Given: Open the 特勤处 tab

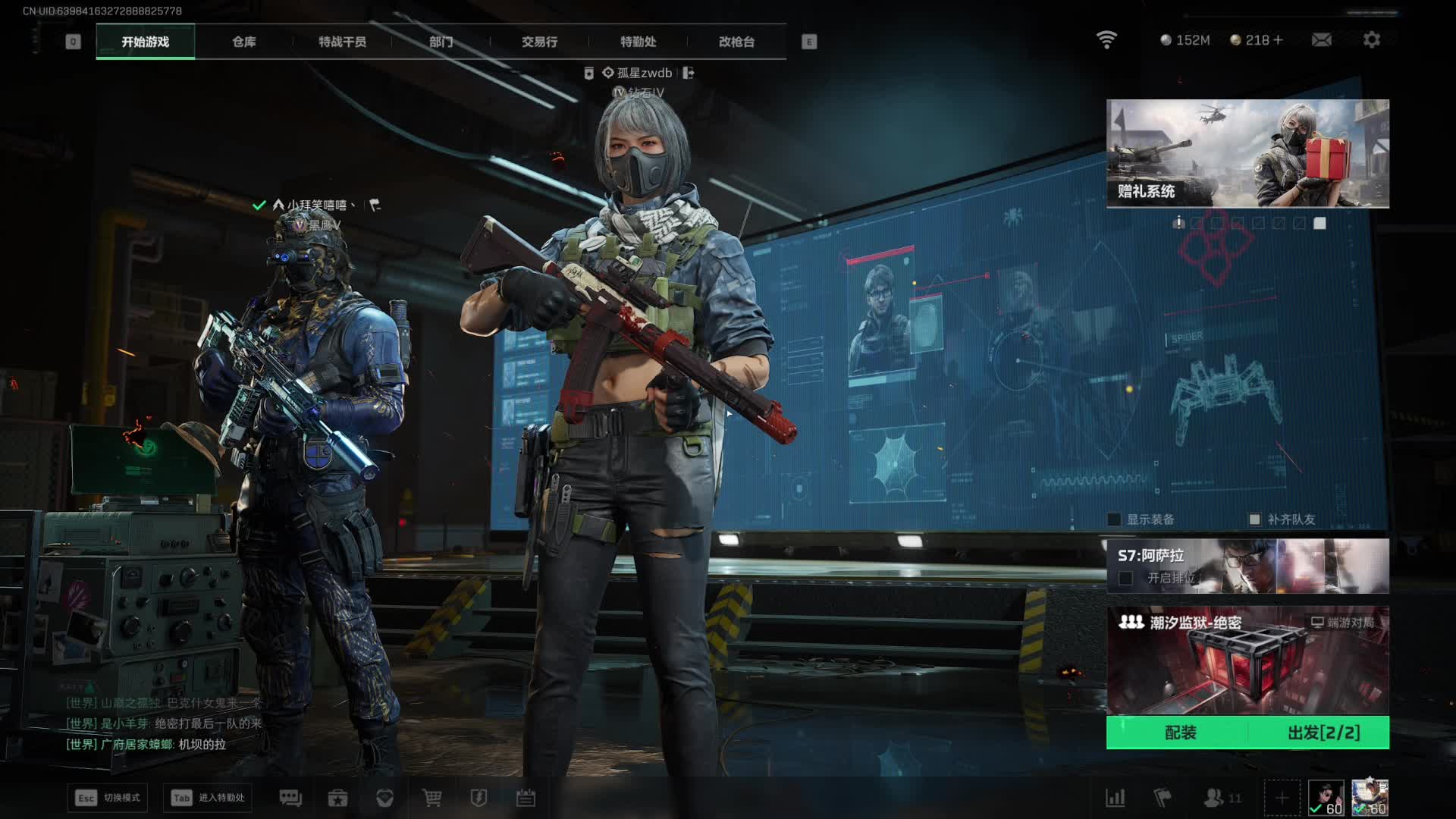Looking at the screenshot, I should 638,42.
